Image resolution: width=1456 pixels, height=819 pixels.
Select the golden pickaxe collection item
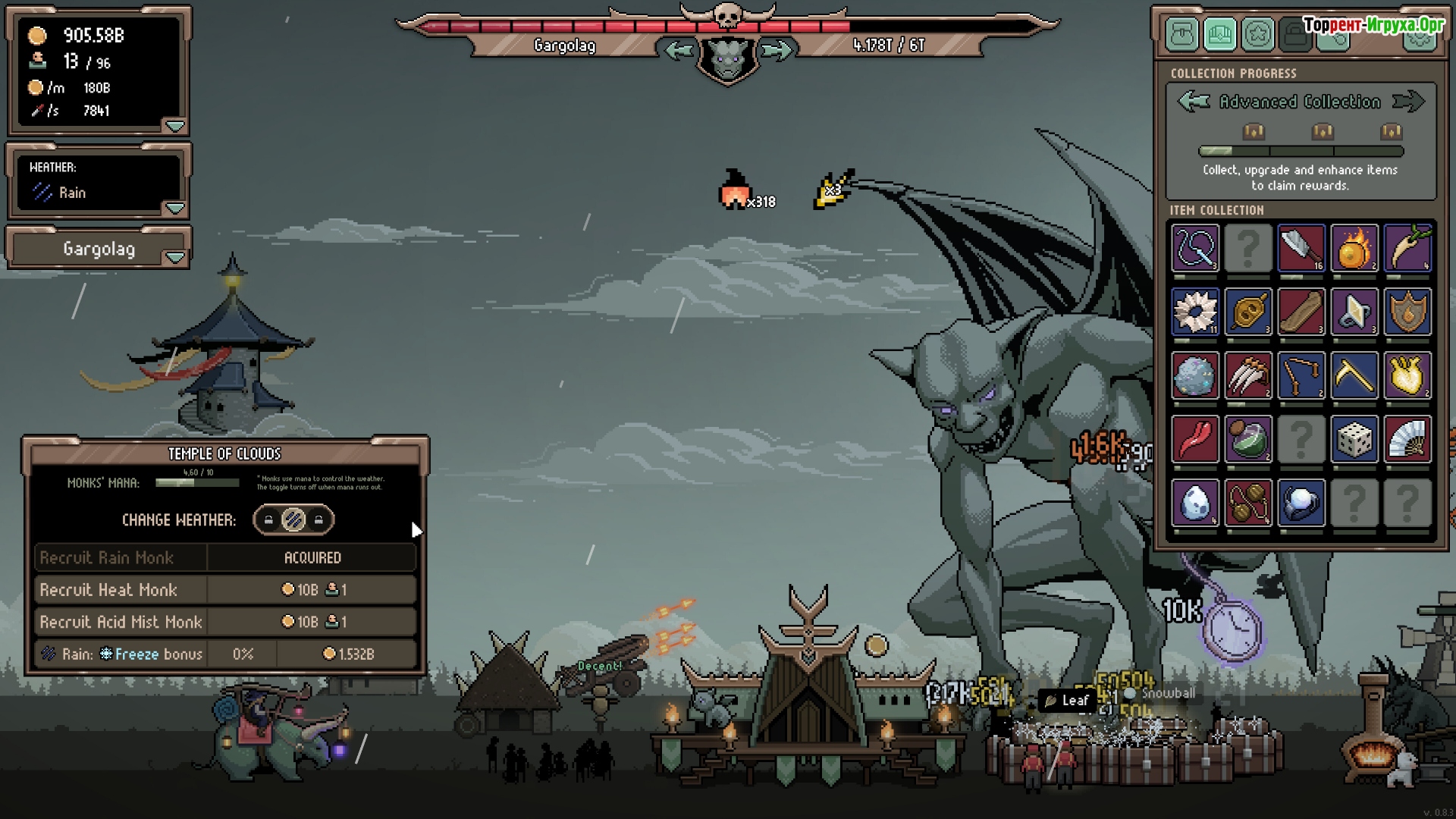(1354, 375)
